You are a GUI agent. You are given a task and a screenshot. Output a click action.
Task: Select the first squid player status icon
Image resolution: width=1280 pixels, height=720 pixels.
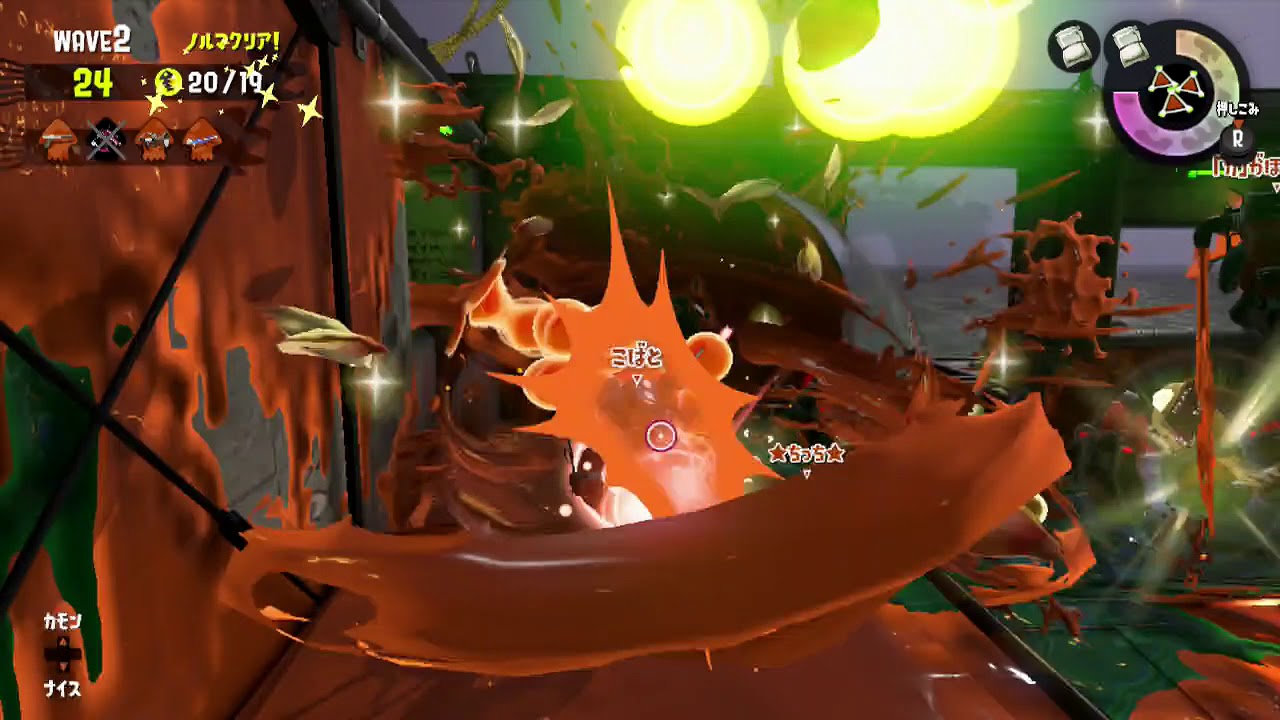[57, 141]
